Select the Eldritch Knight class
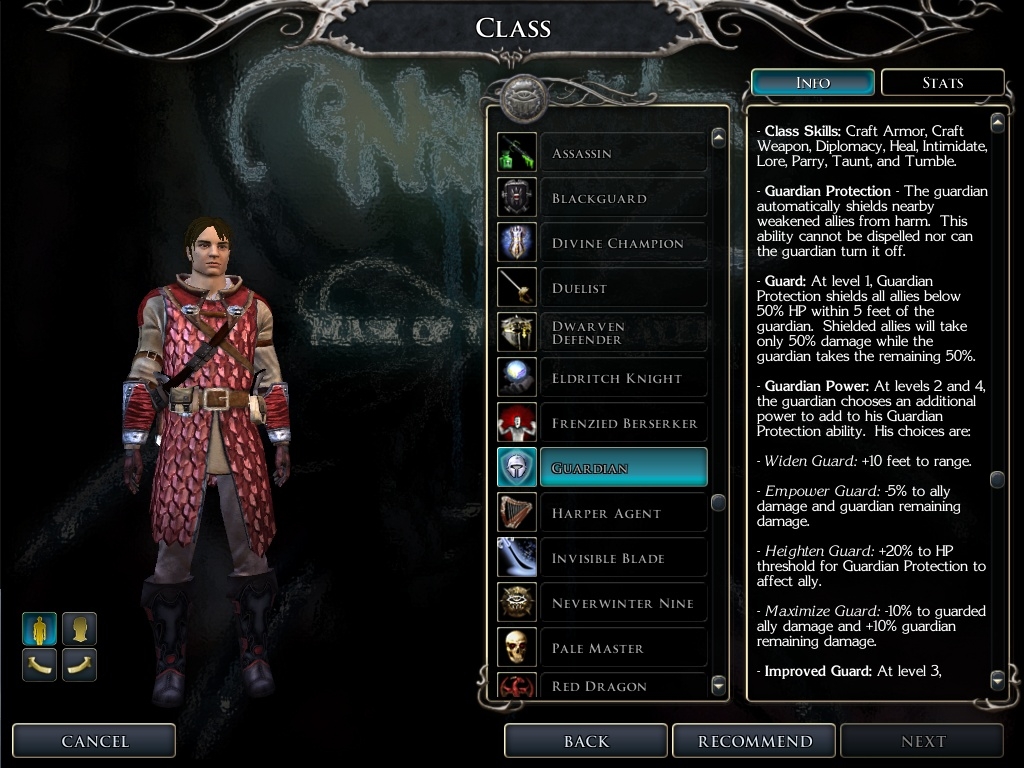The width and height of the screenshot is (1024, 768). (x=622, y=378)
